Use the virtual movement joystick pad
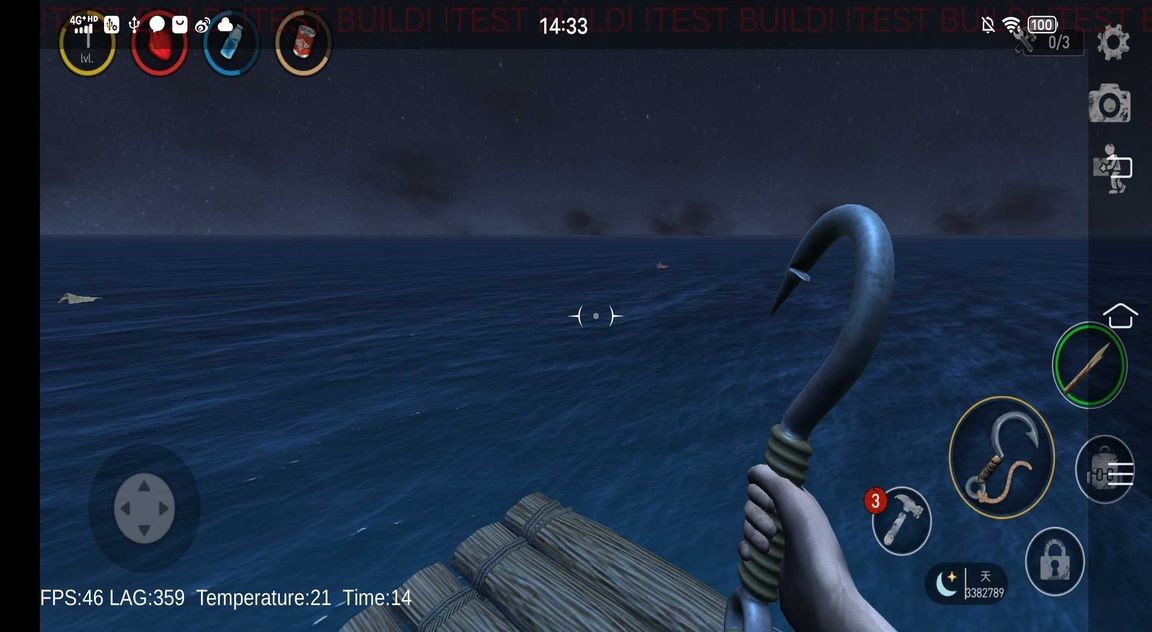 144,508
